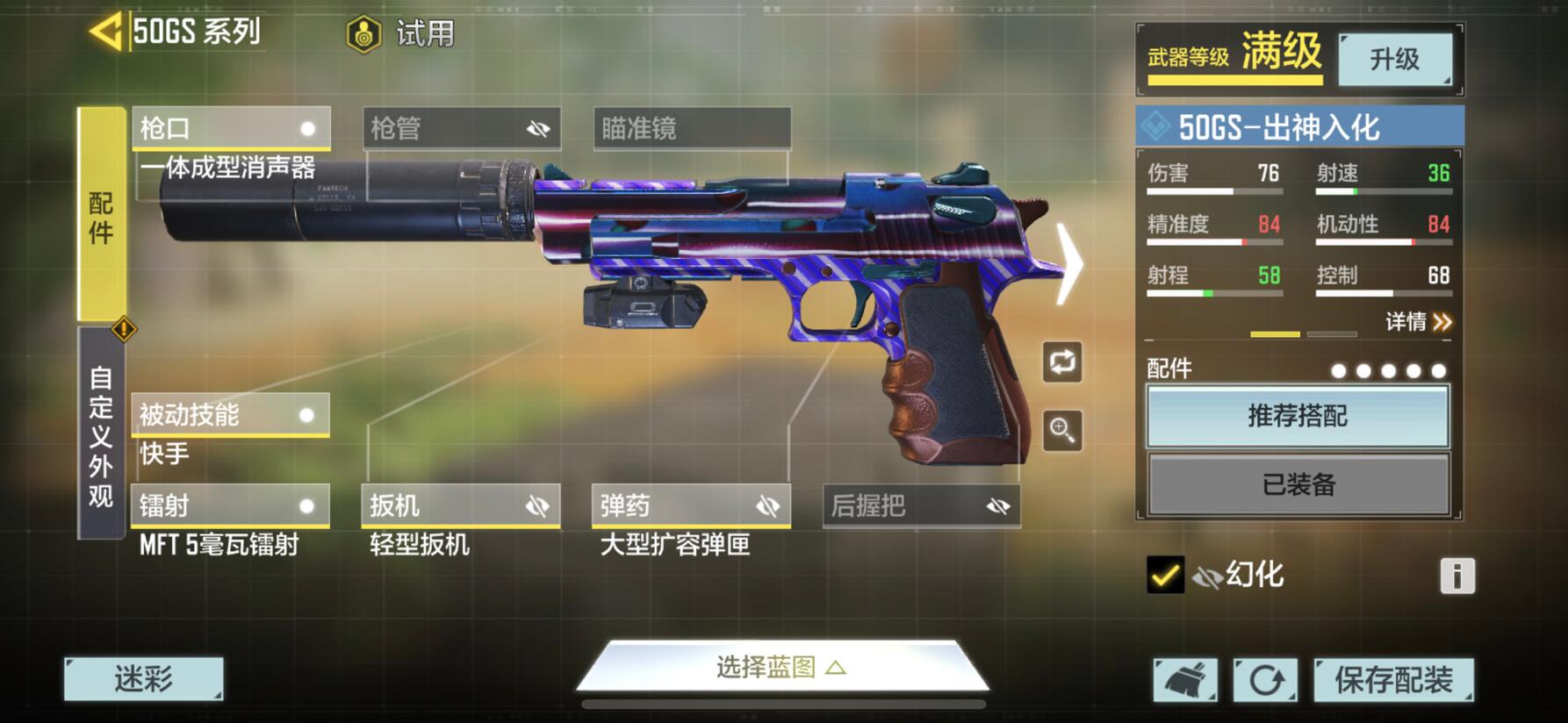1568x723 pixels.
Task: Click the 推荐搭配 recommended loadout button
Action: [1298, 416]
